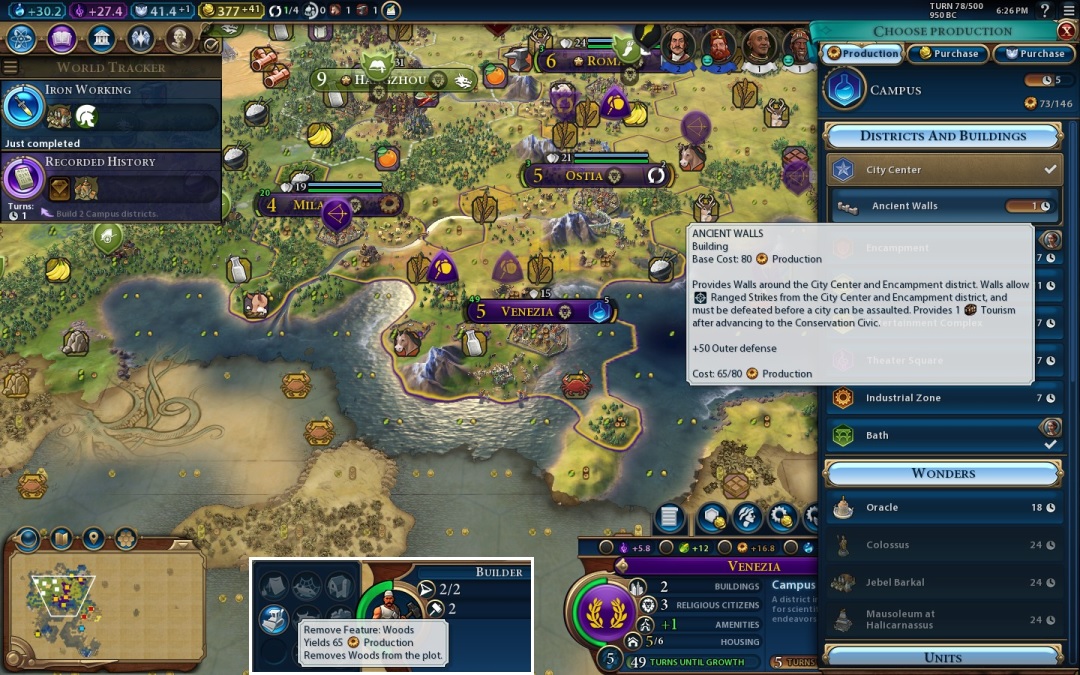Open the gold Purchase tab
Screen dimensions: 1080x675
tap(948, 54)
